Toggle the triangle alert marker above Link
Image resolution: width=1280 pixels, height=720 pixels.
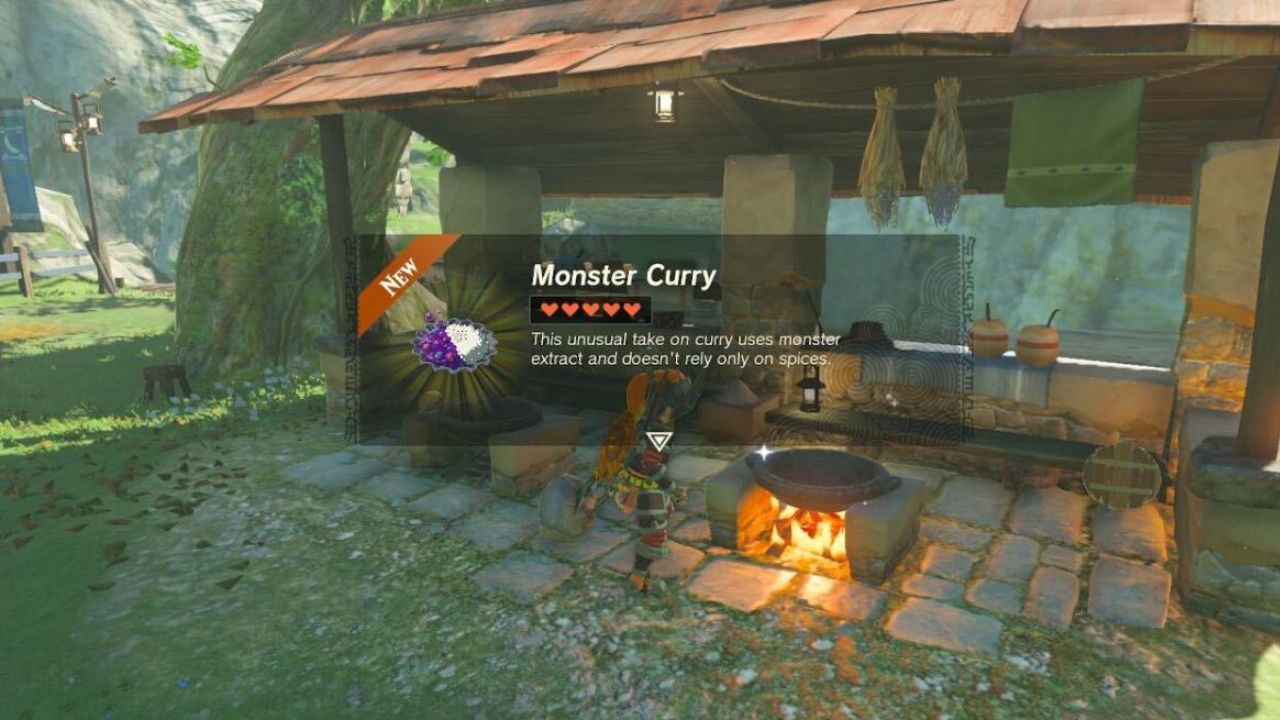(x=660, y=436)
